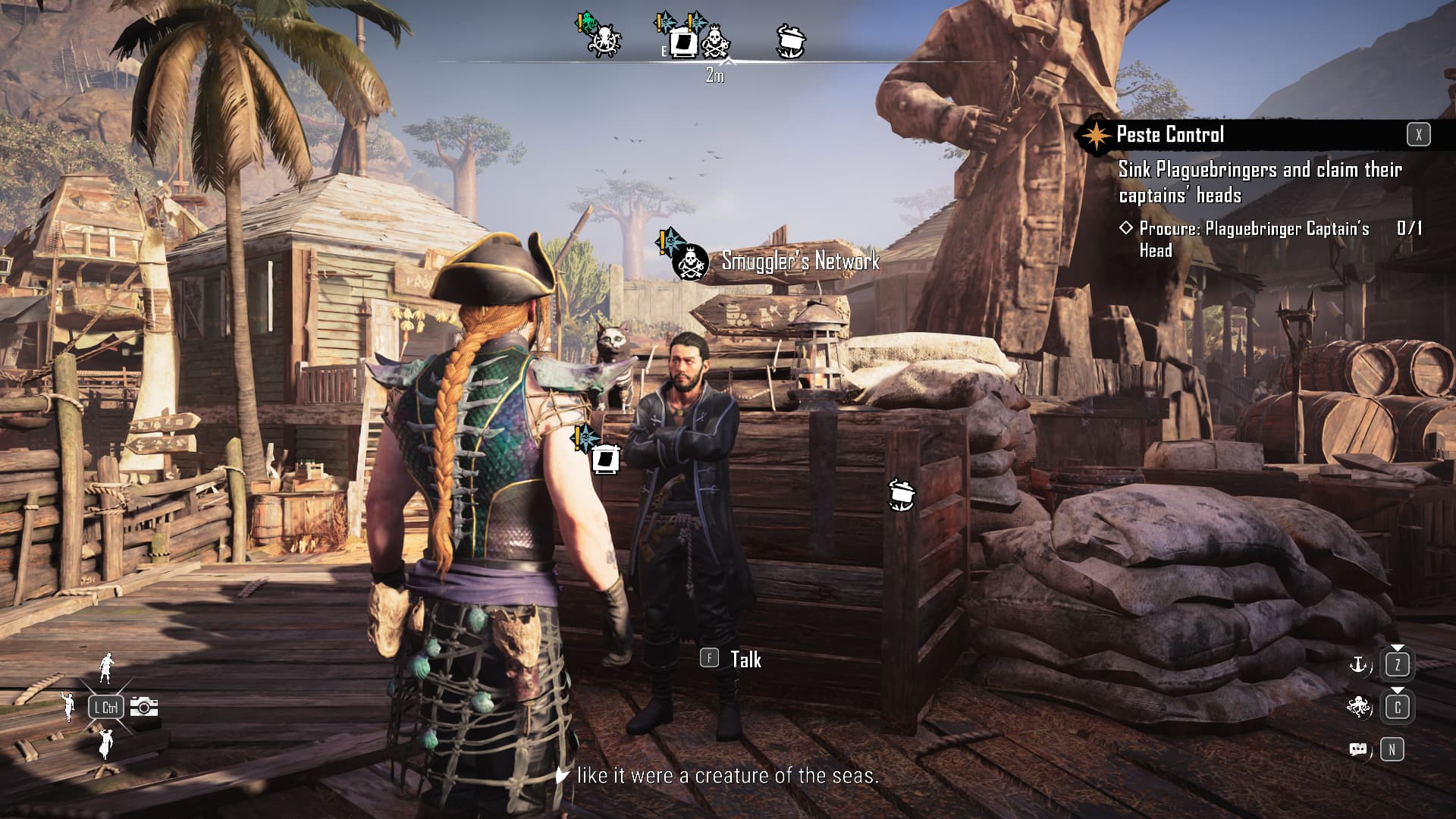This screenshot has height=819, width=1456.
Task: Click the anchor icon shortcut
Action: point(1357,666)
